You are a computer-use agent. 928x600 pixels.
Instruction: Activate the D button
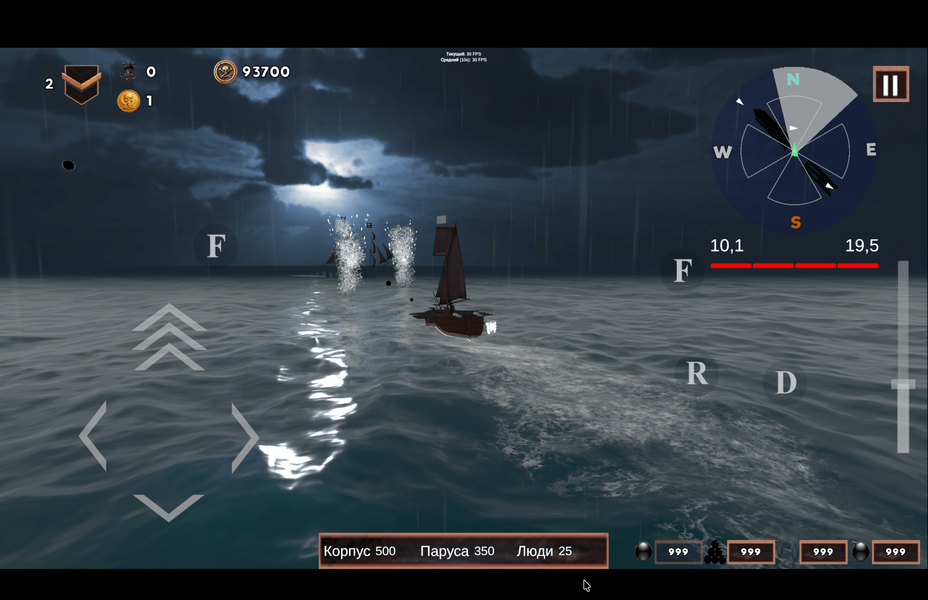tap(786, 382)
